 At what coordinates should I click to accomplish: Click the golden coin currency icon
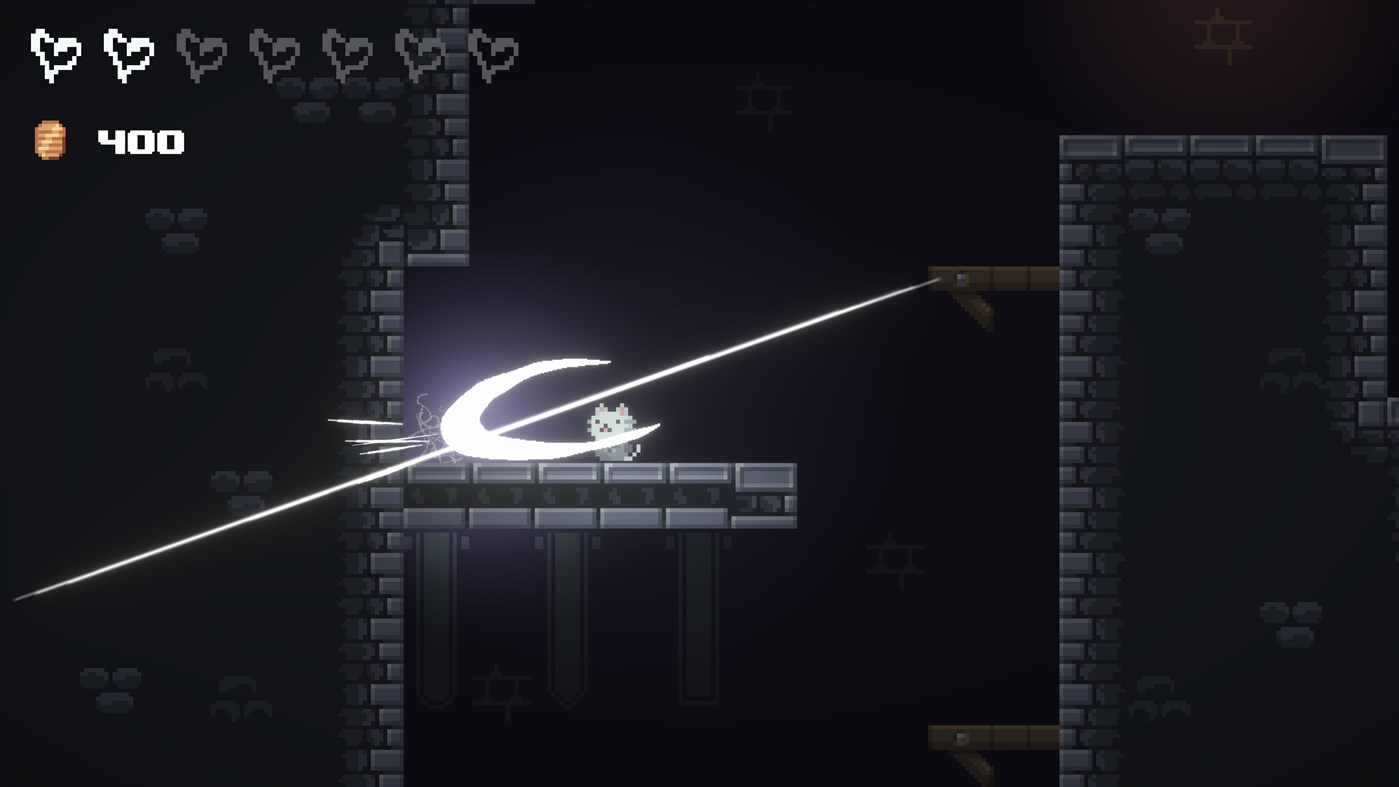tap(48, 138)
